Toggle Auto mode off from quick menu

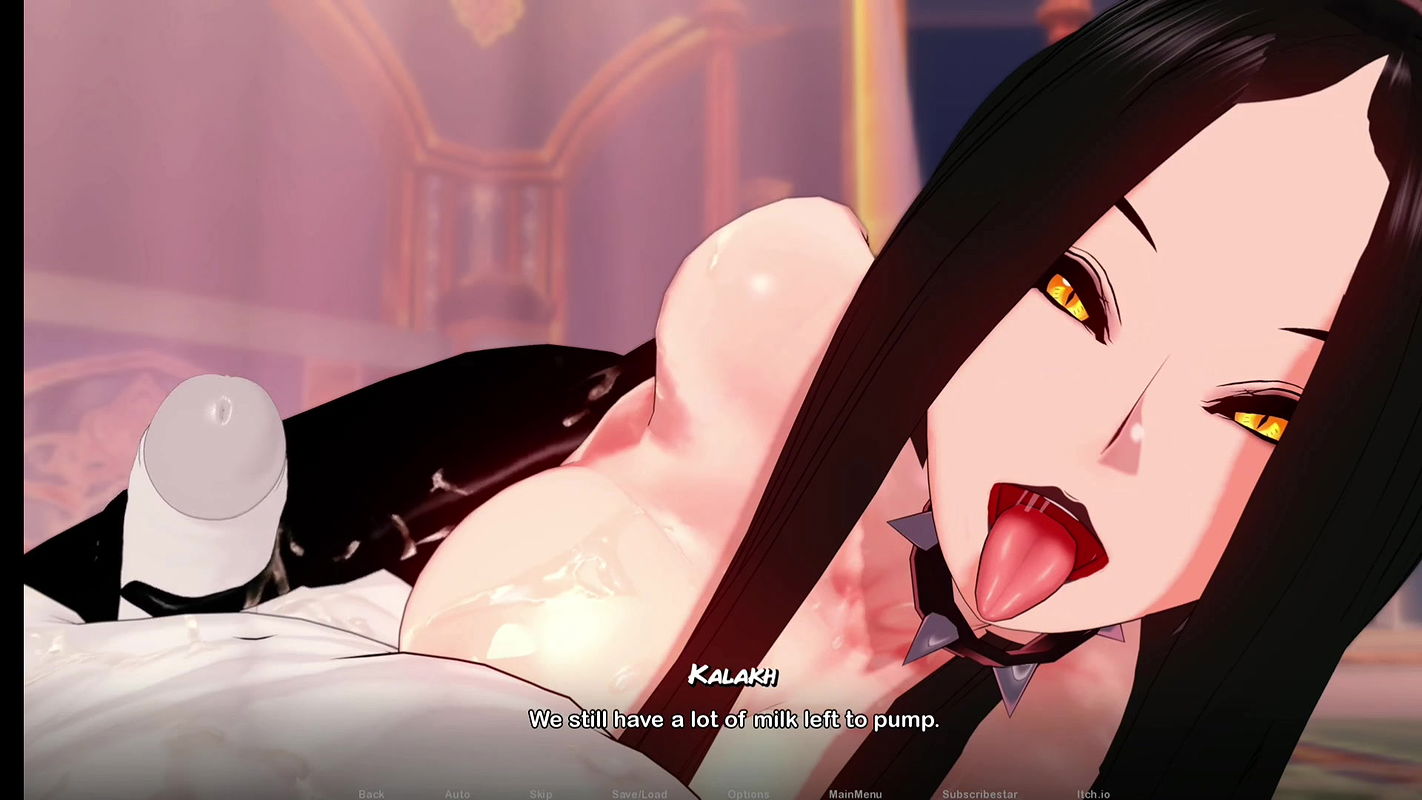pyautogui.click(x=455, y=792)
